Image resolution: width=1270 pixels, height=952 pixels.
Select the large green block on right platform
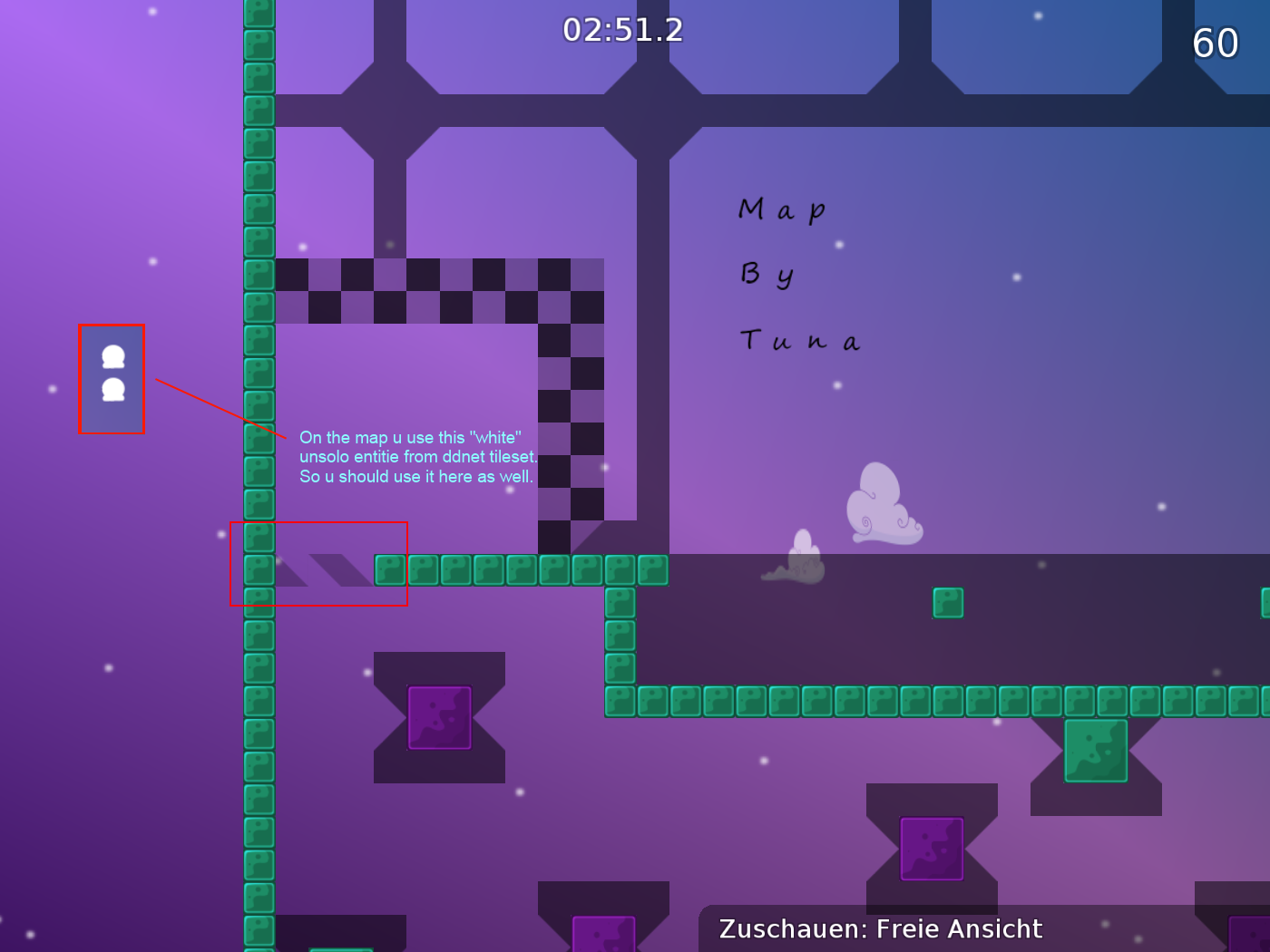[1098, 751]
